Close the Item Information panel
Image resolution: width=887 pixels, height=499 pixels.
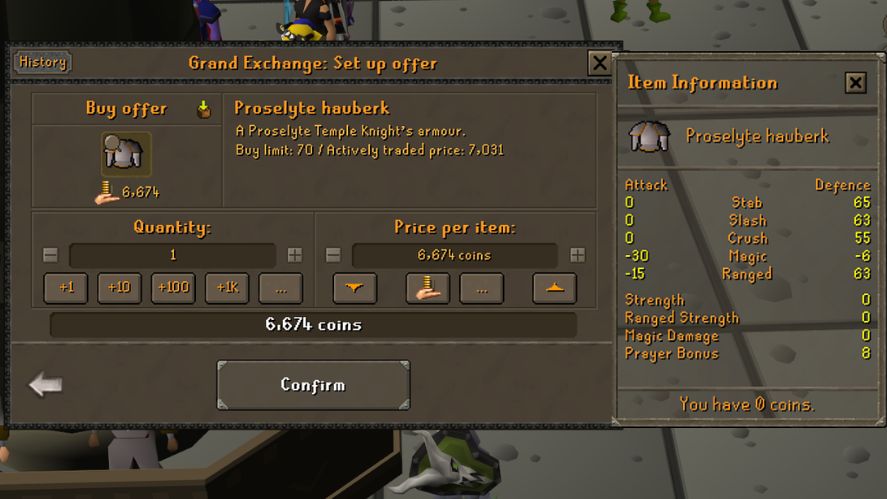(855, 83)
